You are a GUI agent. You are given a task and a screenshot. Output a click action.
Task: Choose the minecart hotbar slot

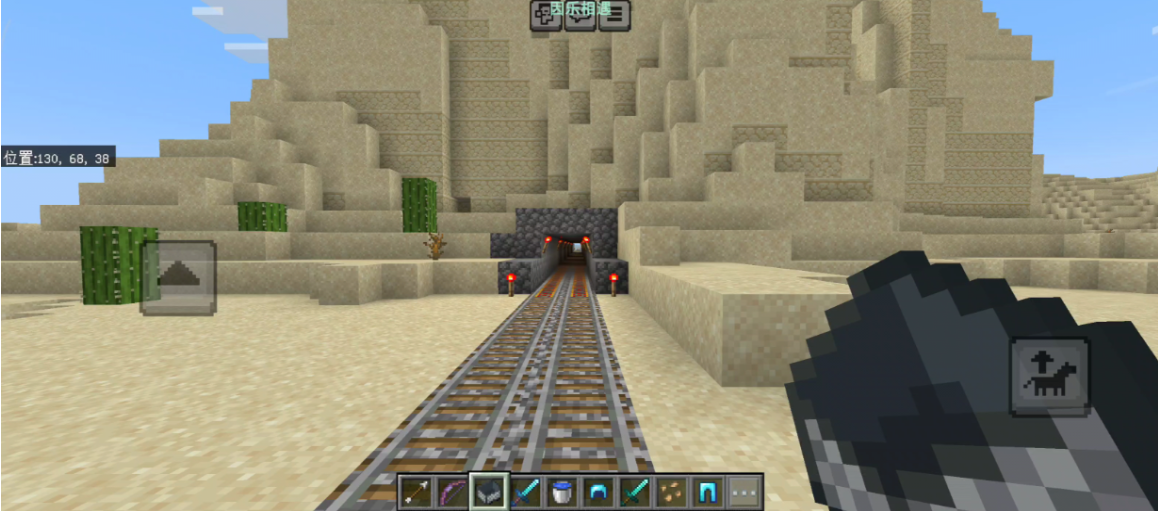pos(490,491)
